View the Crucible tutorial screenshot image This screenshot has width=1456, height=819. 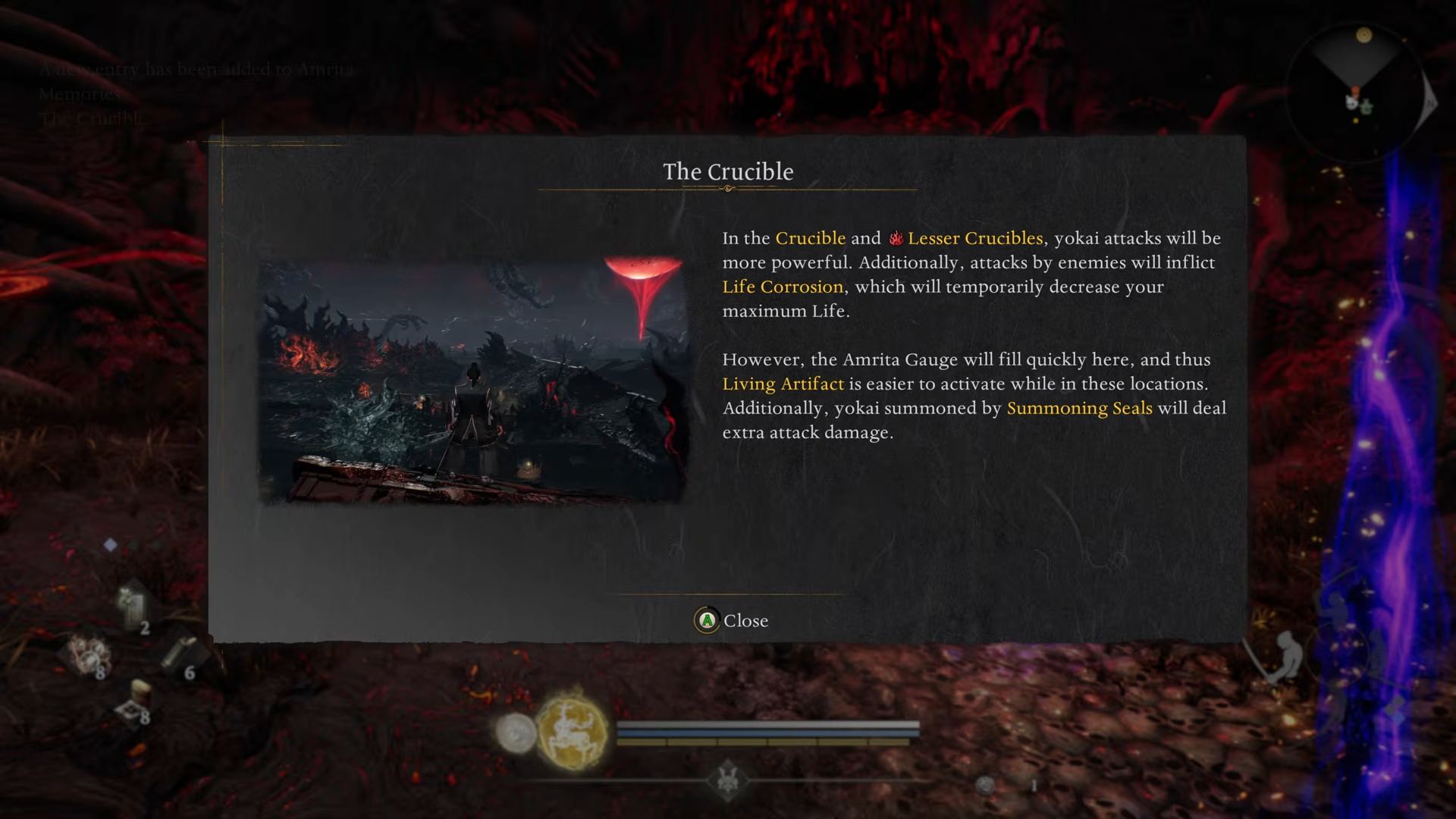point(472,381)
